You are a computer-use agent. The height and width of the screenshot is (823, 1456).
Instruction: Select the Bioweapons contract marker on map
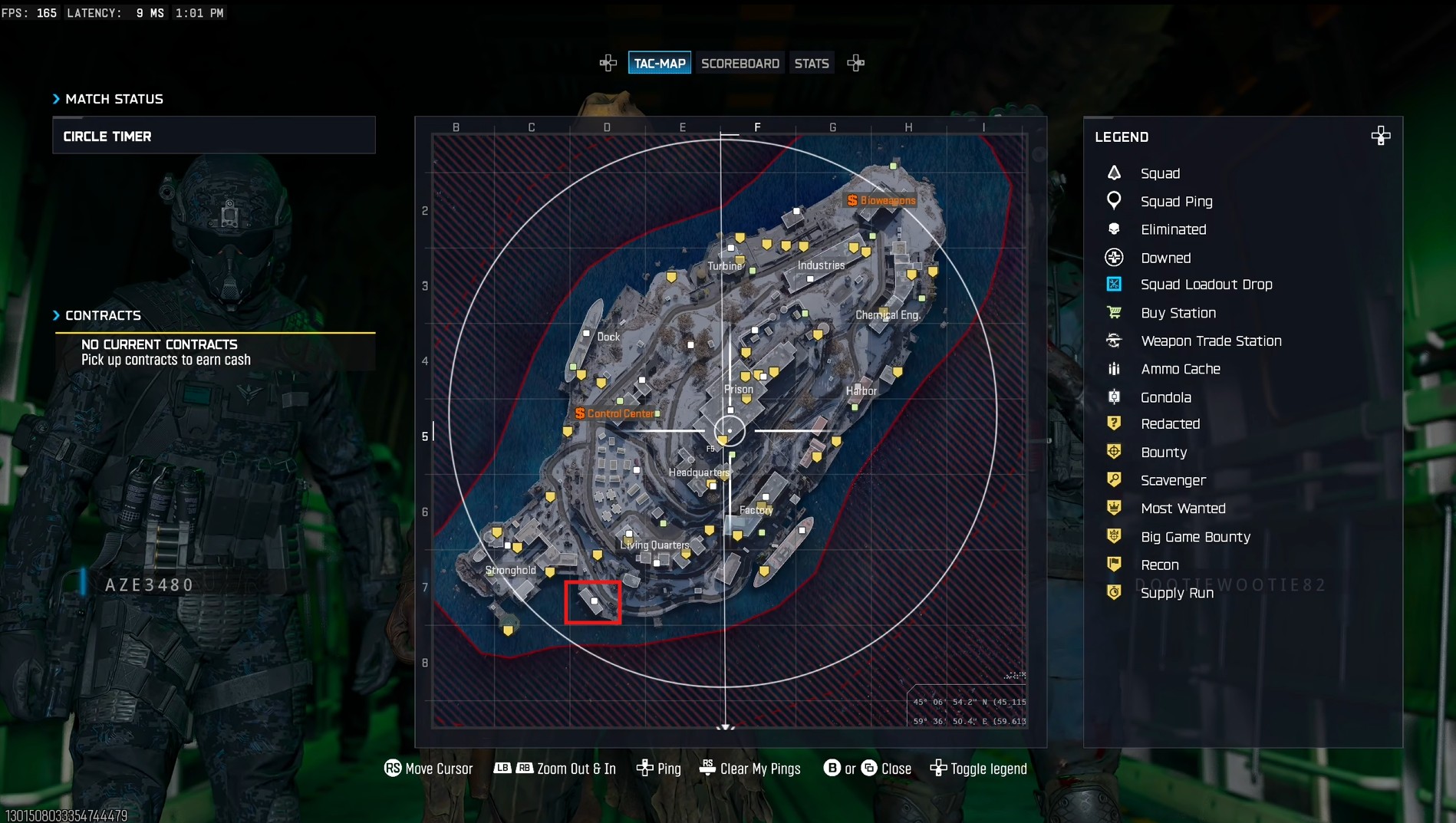click(x=879, y=199)
